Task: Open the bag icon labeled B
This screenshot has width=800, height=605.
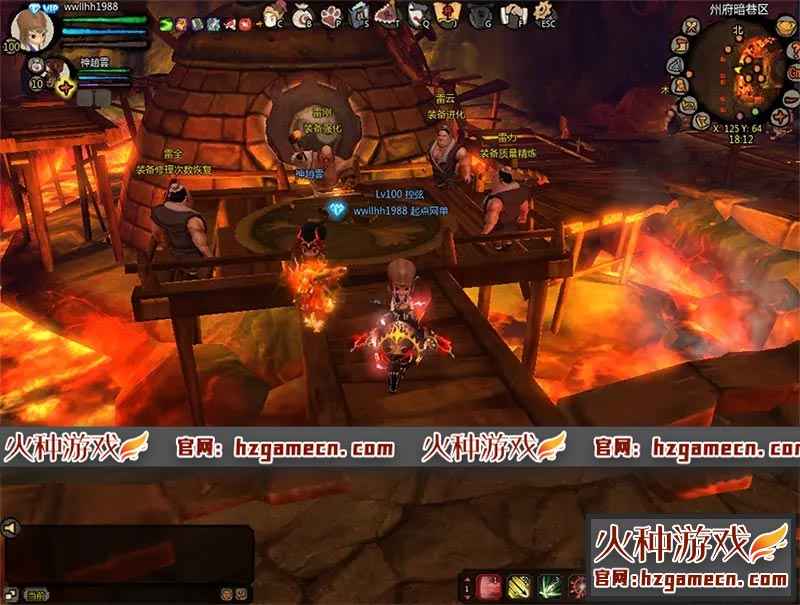Action: [x=301, y=14]
